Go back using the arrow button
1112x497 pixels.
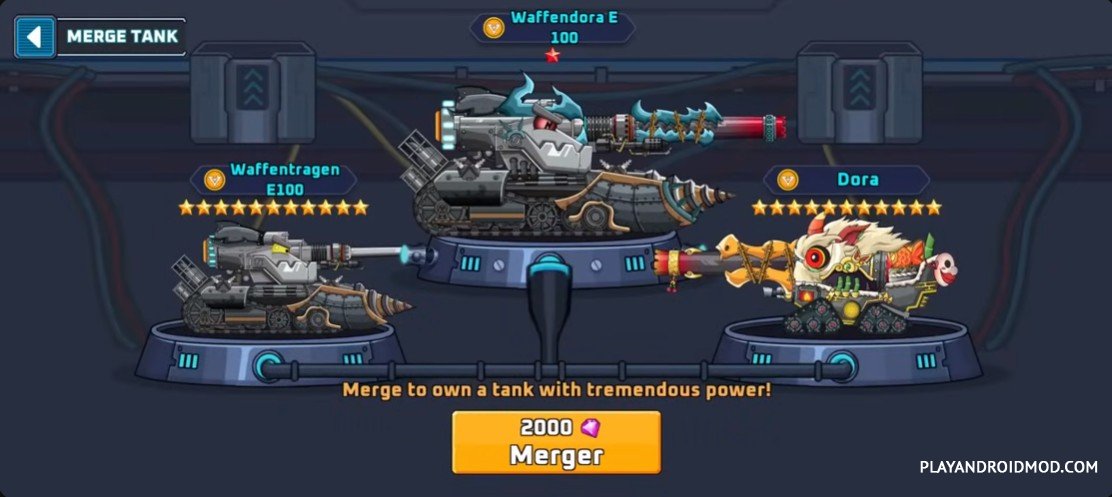click(35, 37)
